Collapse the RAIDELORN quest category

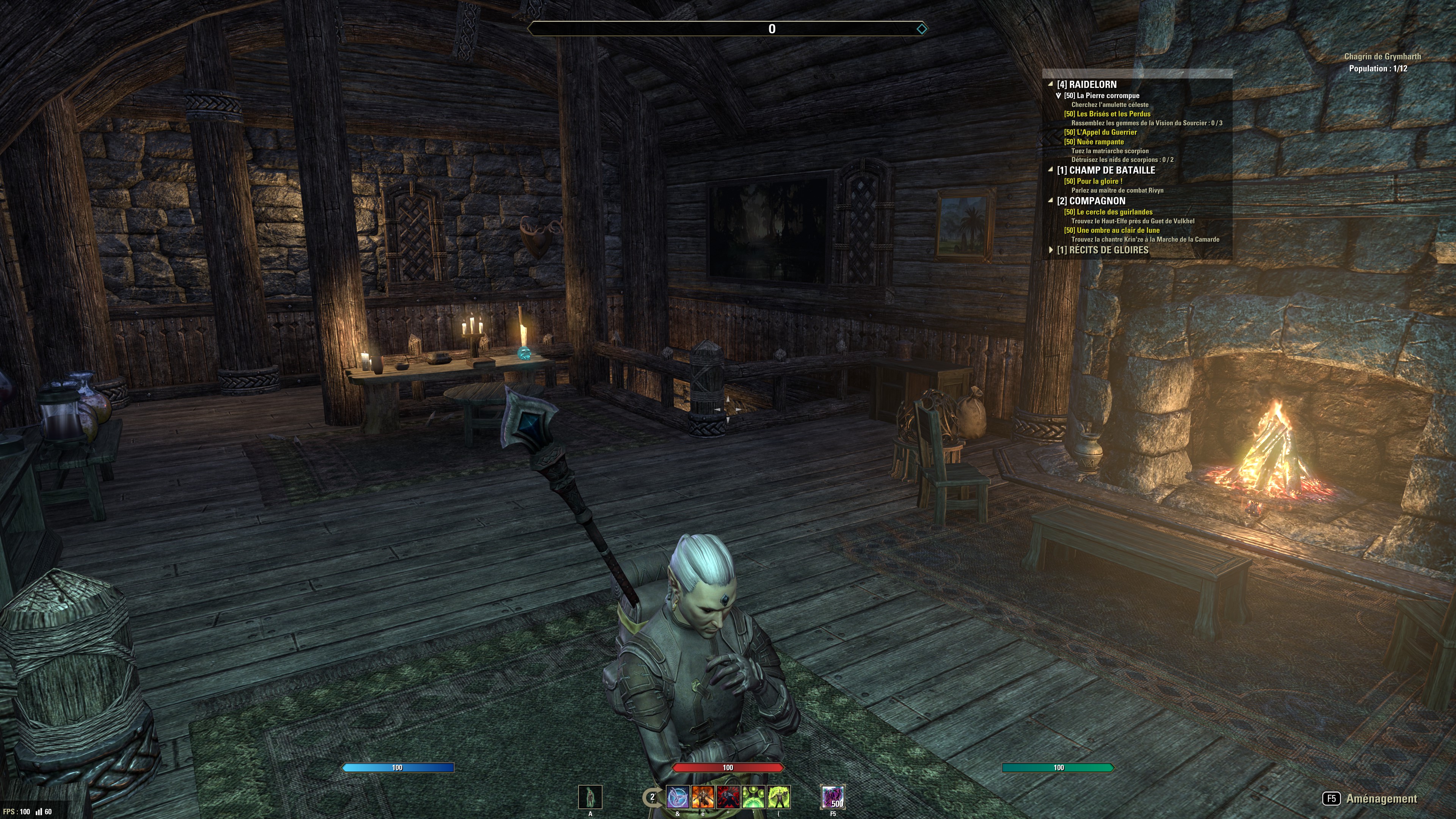tap(1051, 84)
